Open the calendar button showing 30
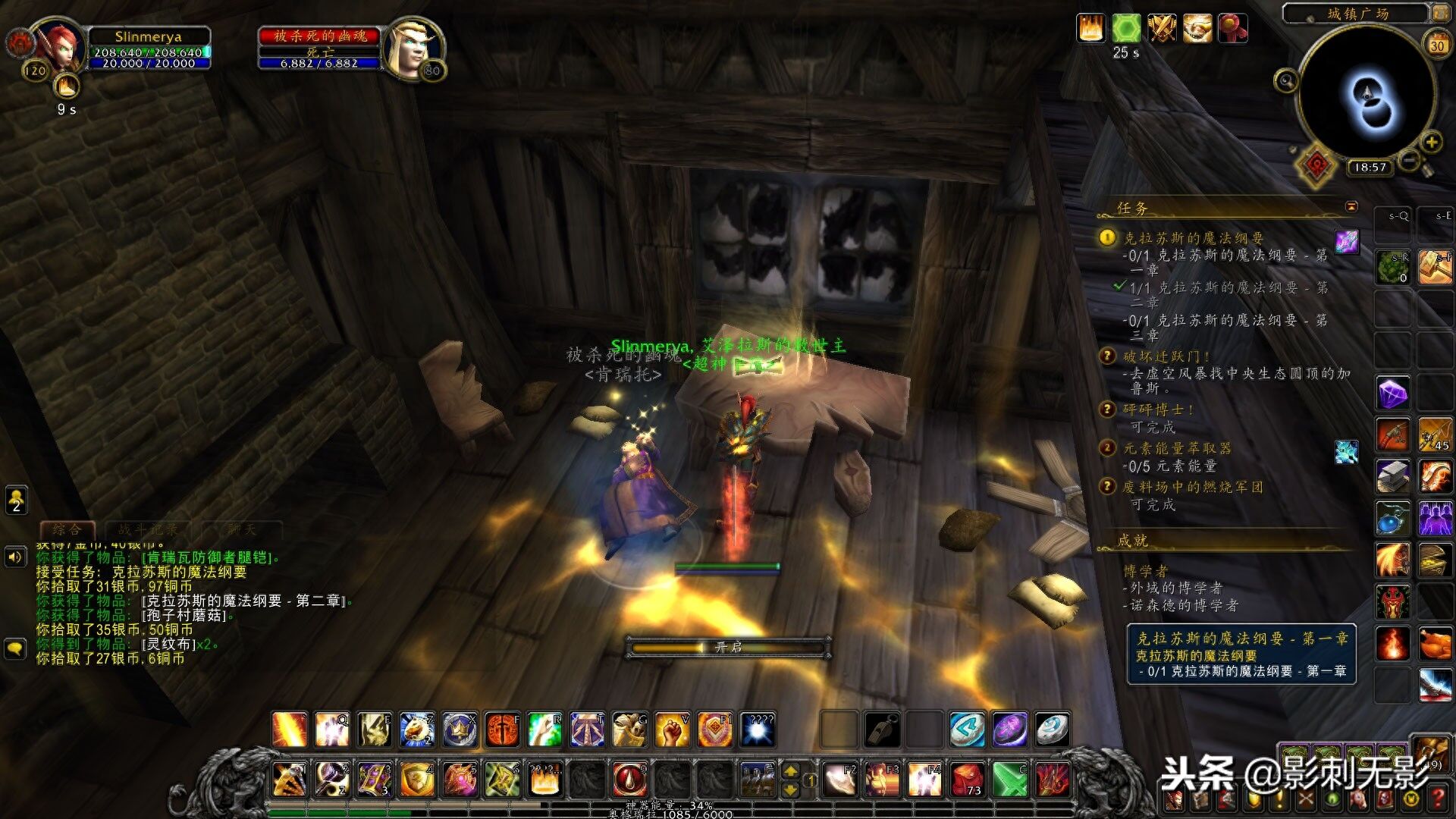Image resolution: width=1456 pixels, height=819 pixels. [1437, 45]
